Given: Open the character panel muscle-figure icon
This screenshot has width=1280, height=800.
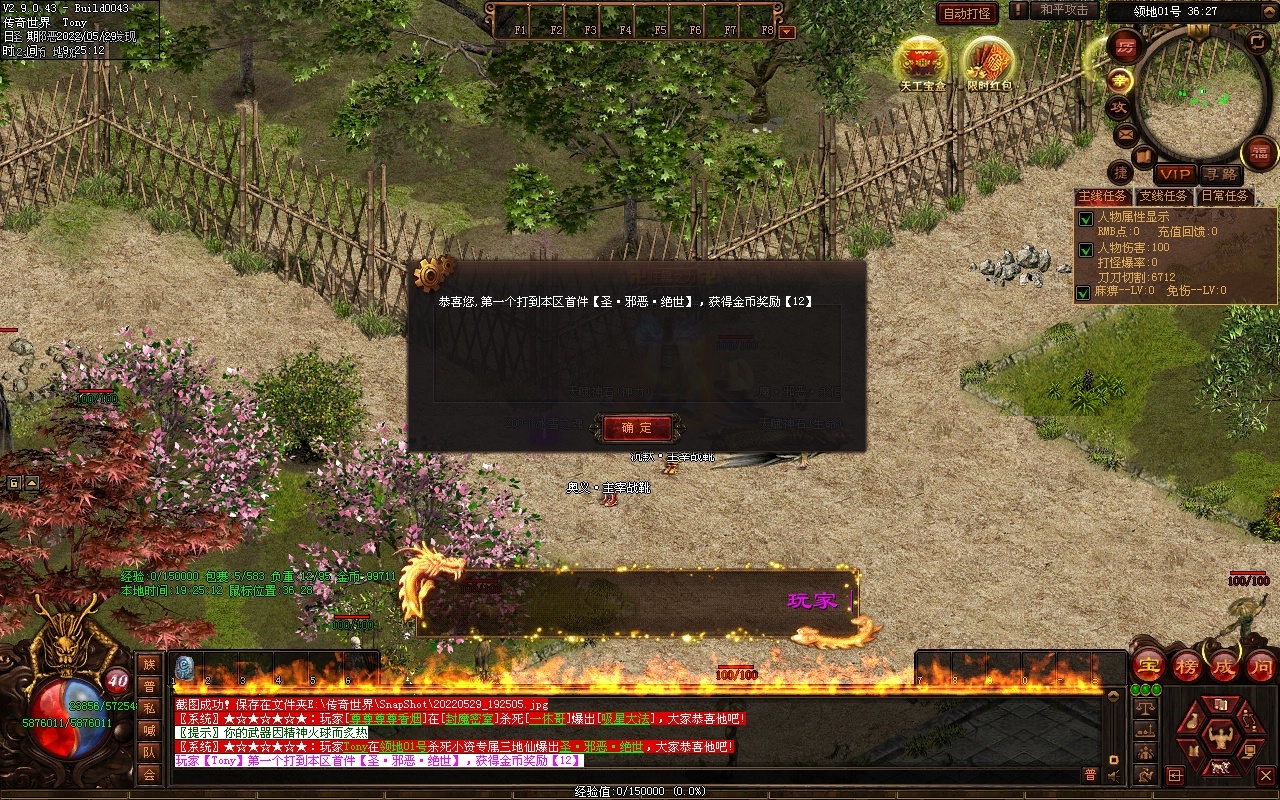Looking at the screenshot, I should point(1218,738).
